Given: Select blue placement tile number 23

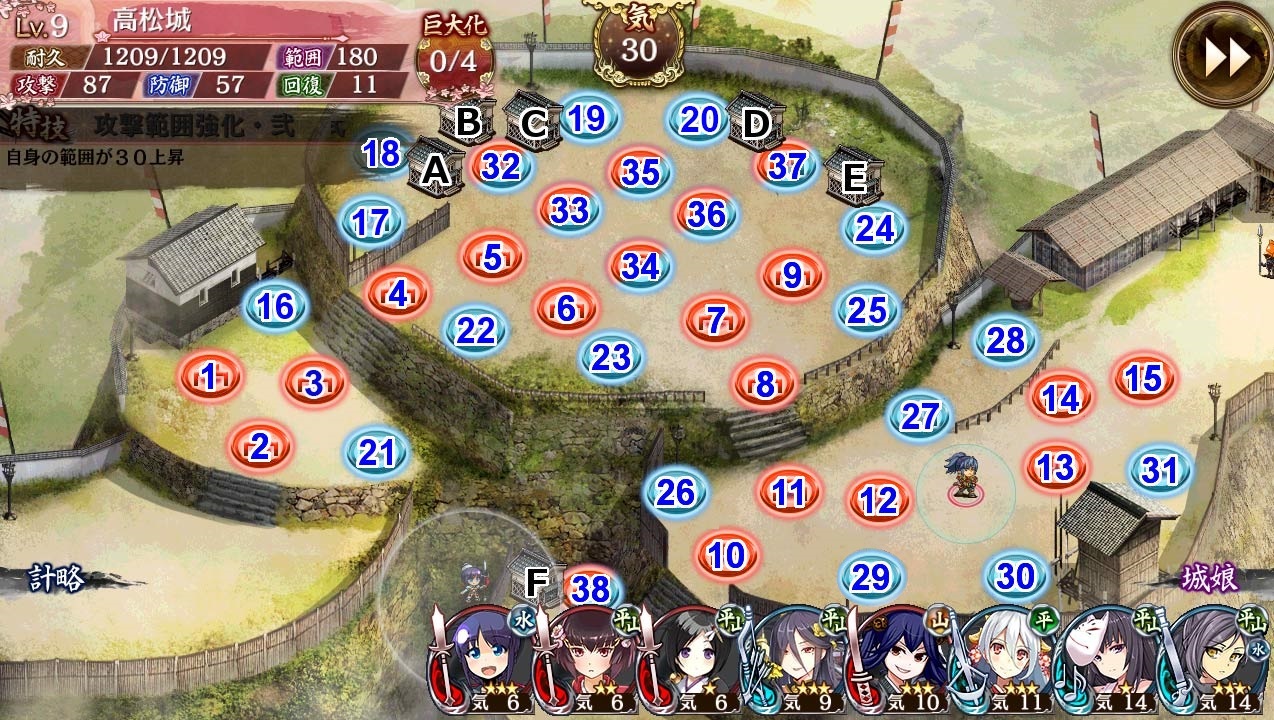Looking at the screenshot, I should [611, 357].
